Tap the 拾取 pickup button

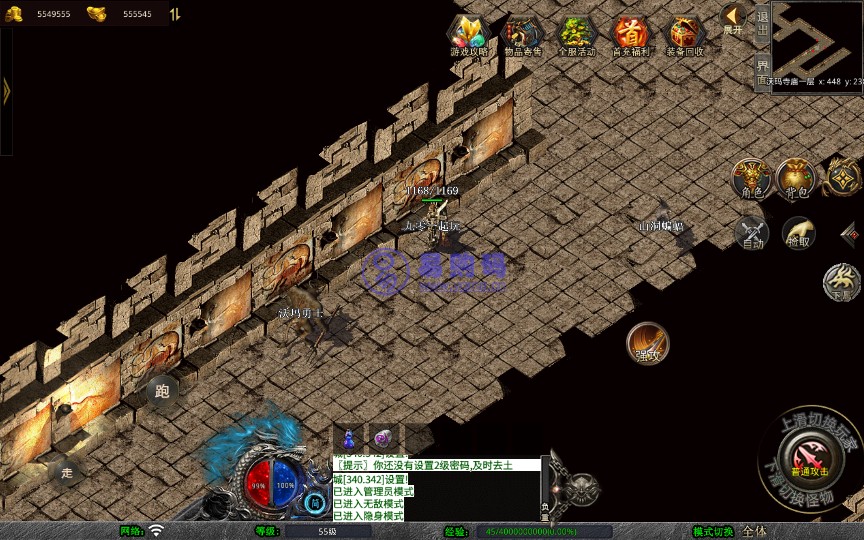coord(798,233)
